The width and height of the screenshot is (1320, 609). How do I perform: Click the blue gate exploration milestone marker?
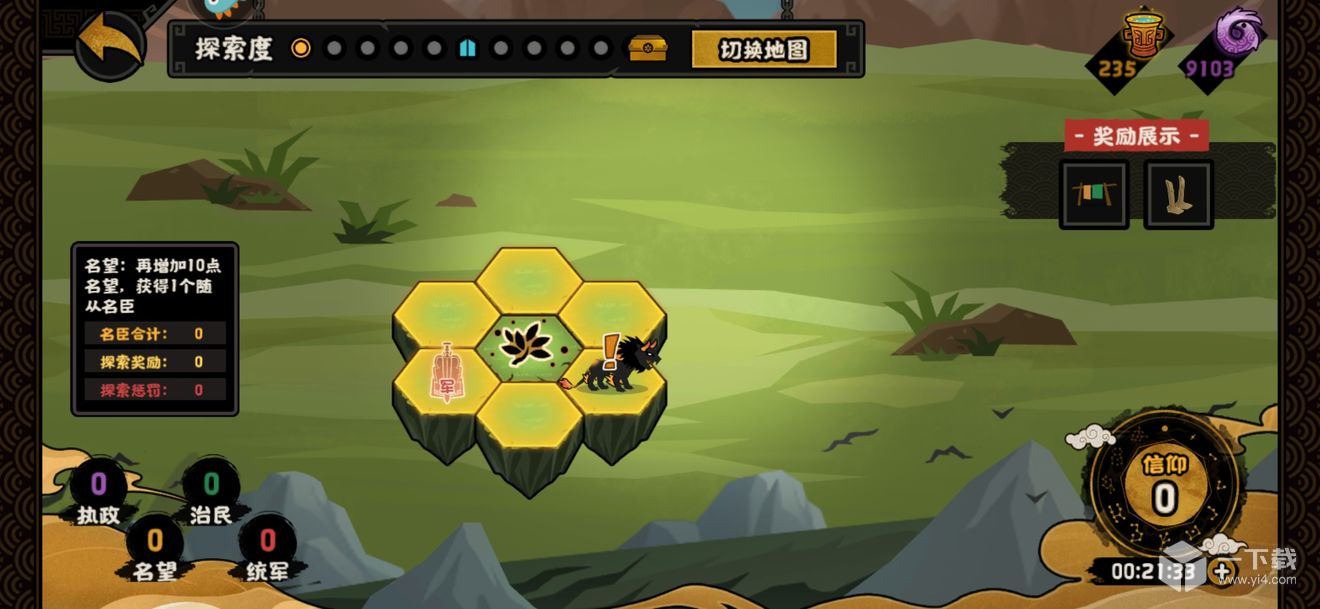tap(467, 48)
